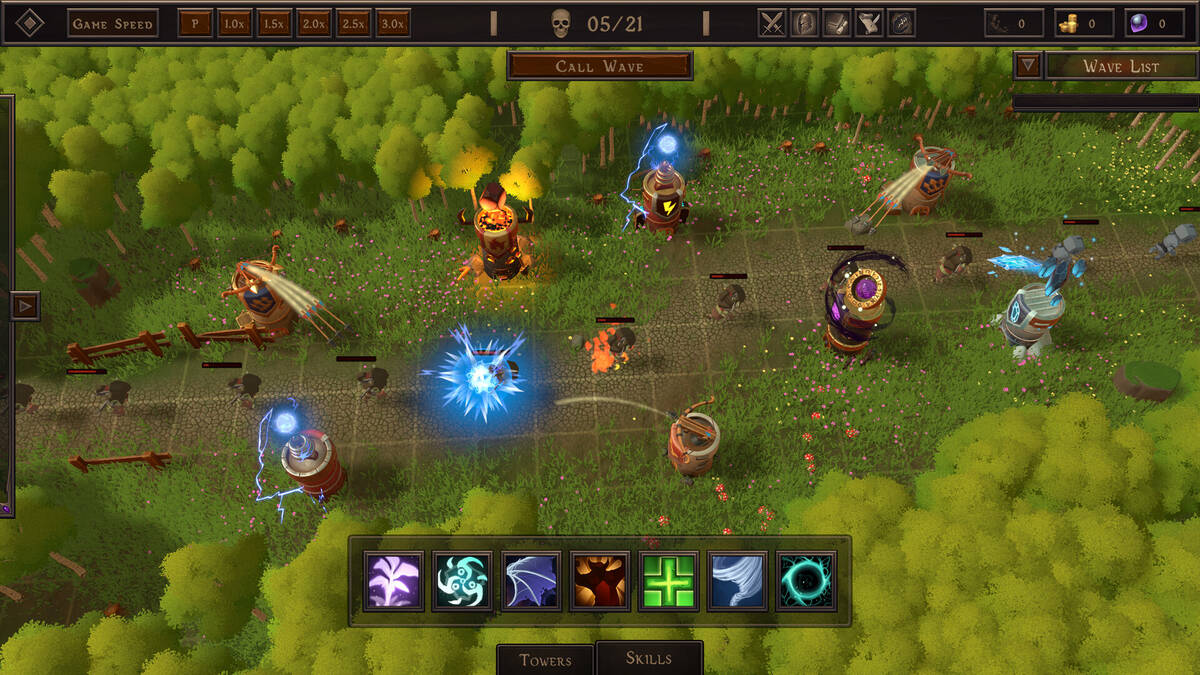Use the bat wing skill
This screenshot has height=675, width=1200.
tap(531, 581)
